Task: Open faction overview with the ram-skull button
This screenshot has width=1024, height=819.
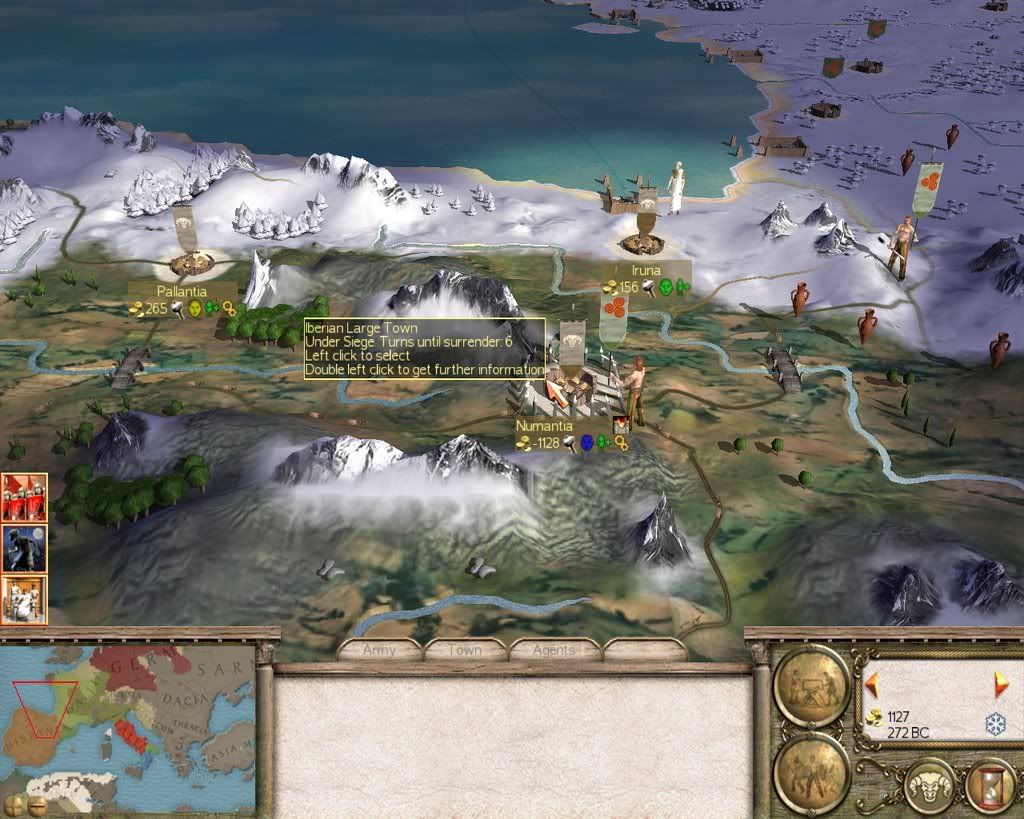Action: click(929, 785)
